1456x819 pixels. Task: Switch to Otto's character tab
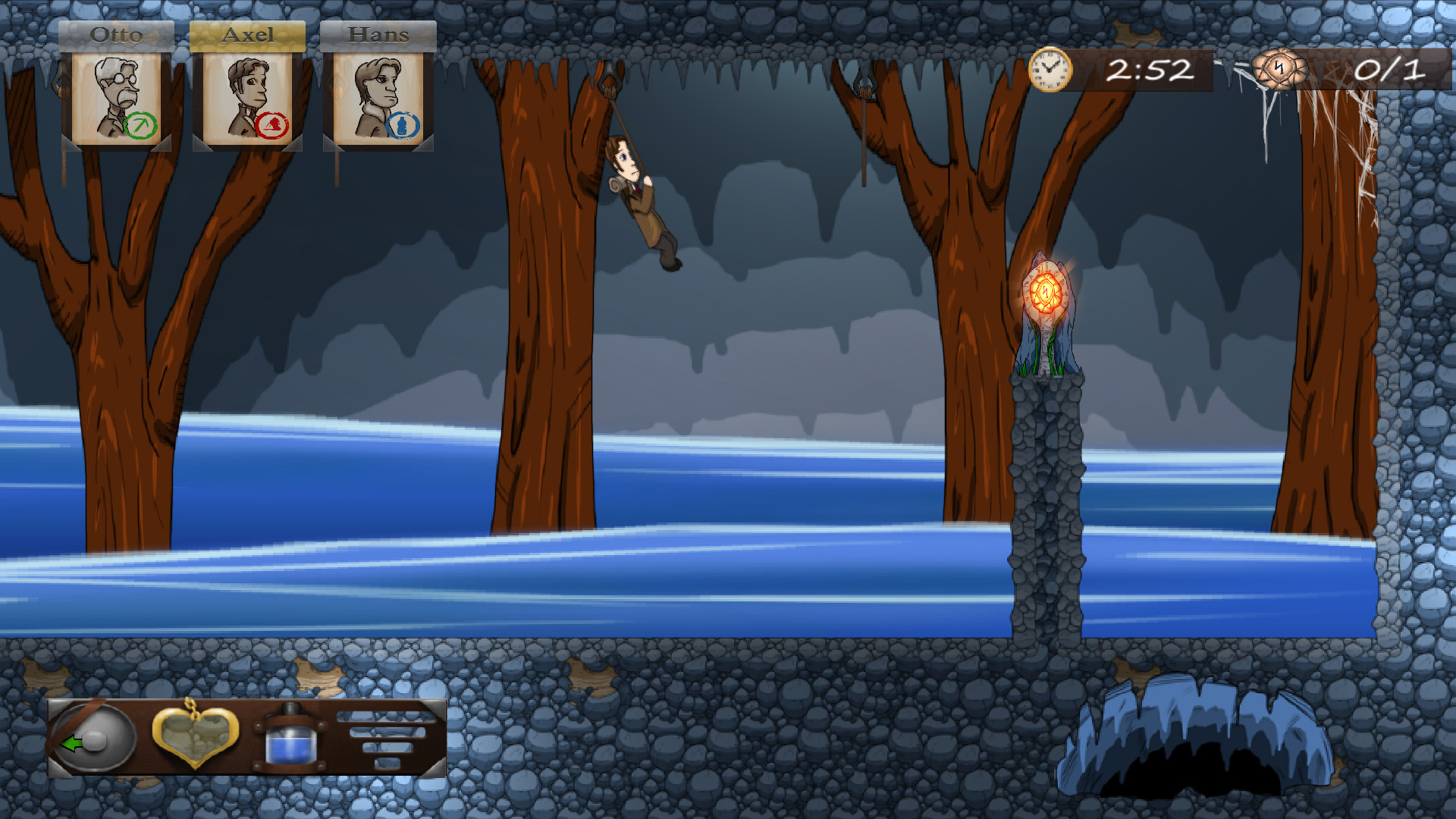click(x=118, y=33)
